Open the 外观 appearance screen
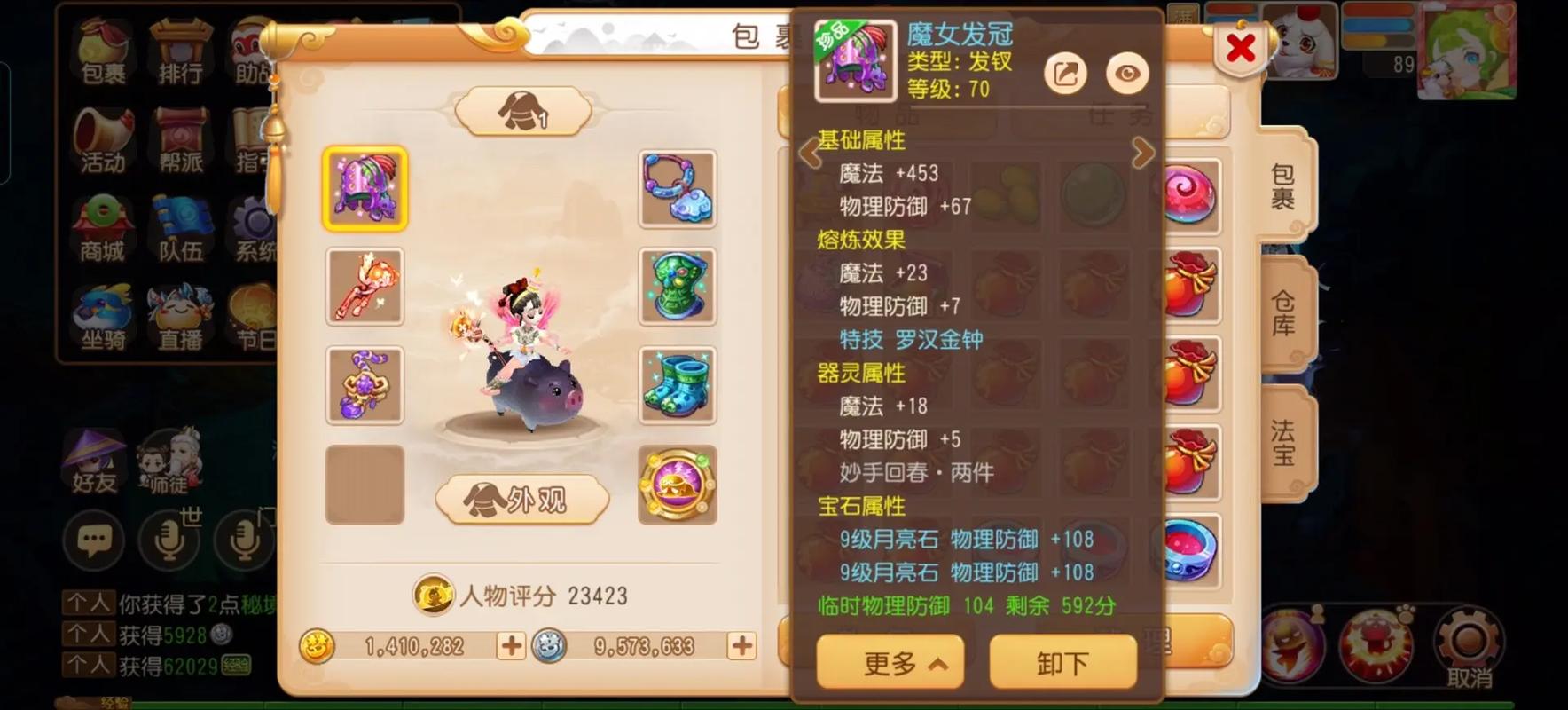This screenshot has width=1568, height=710. (520, 498)
